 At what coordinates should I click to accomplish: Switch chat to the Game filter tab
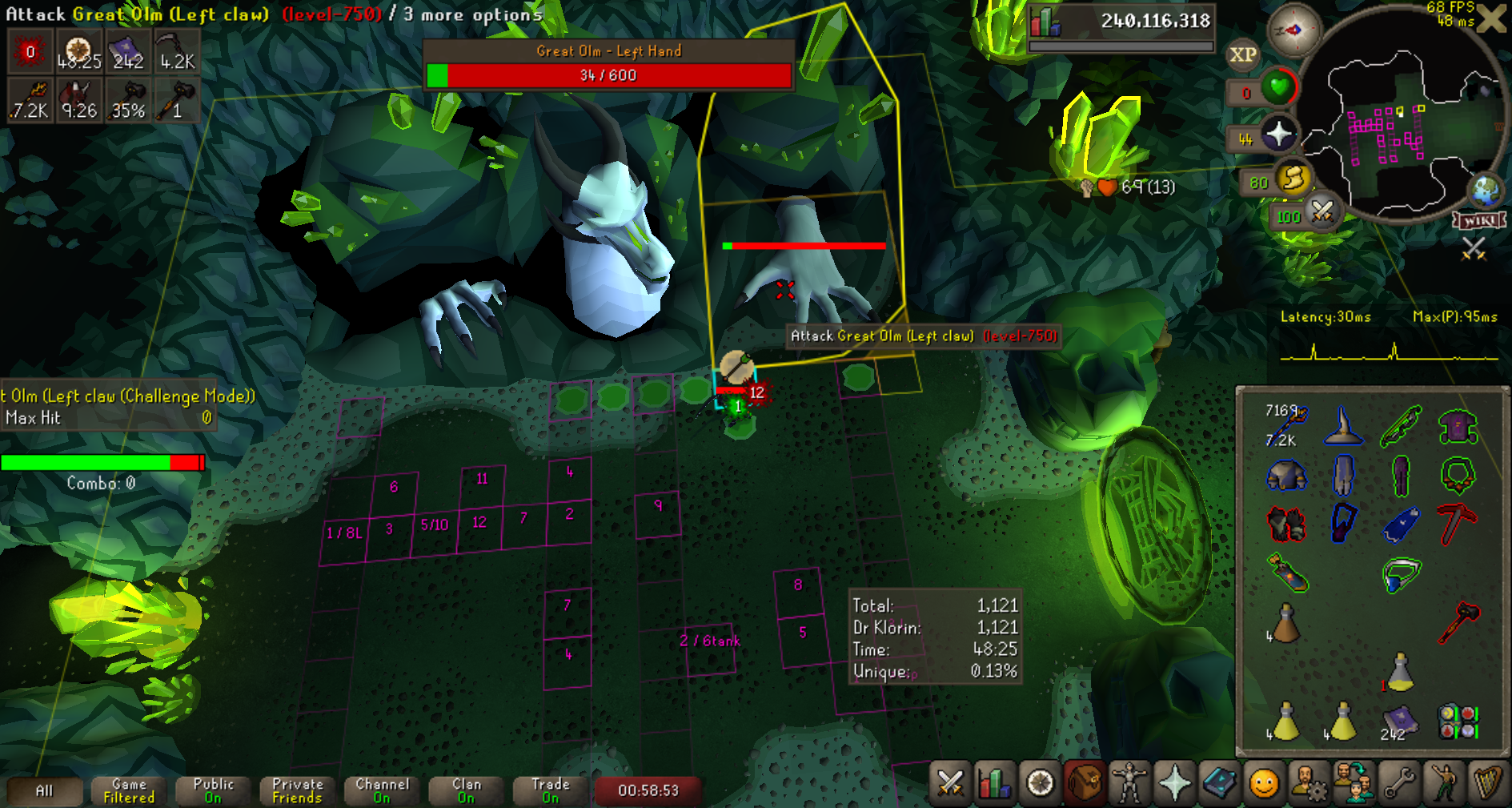tap(129, 790)
